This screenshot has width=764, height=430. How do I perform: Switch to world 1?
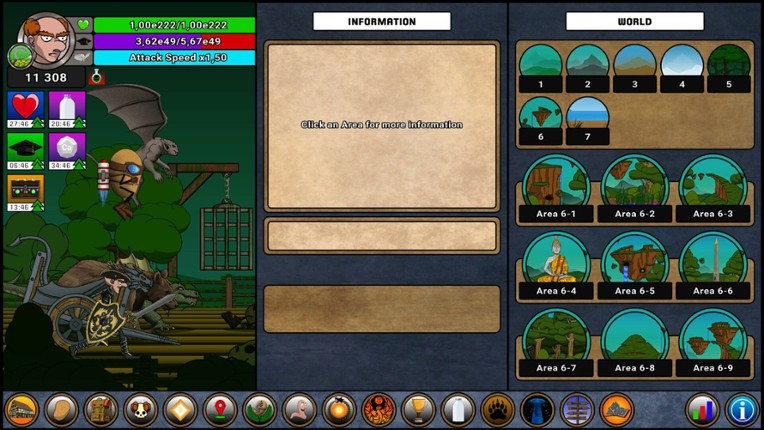pos(541,67)
